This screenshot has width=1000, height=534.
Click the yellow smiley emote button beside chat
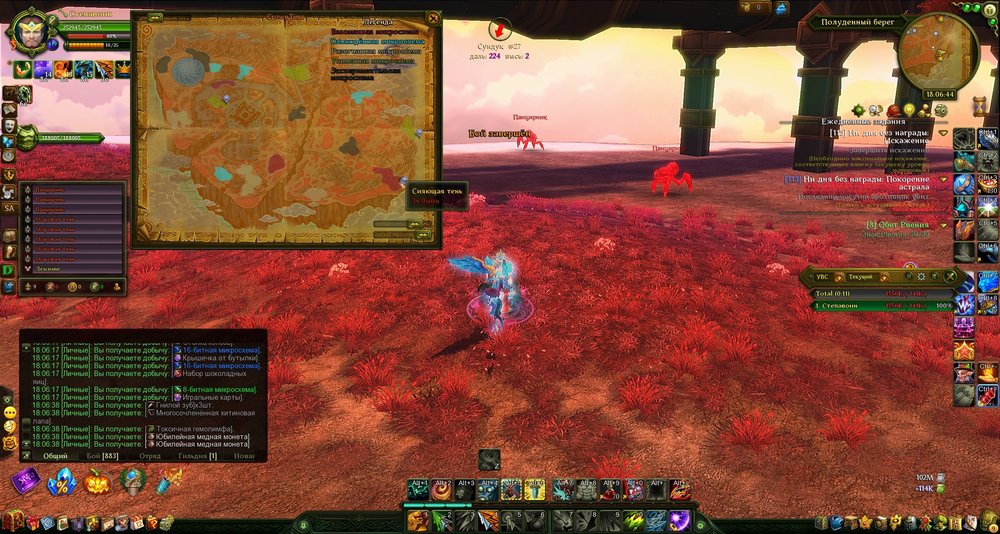10,412
